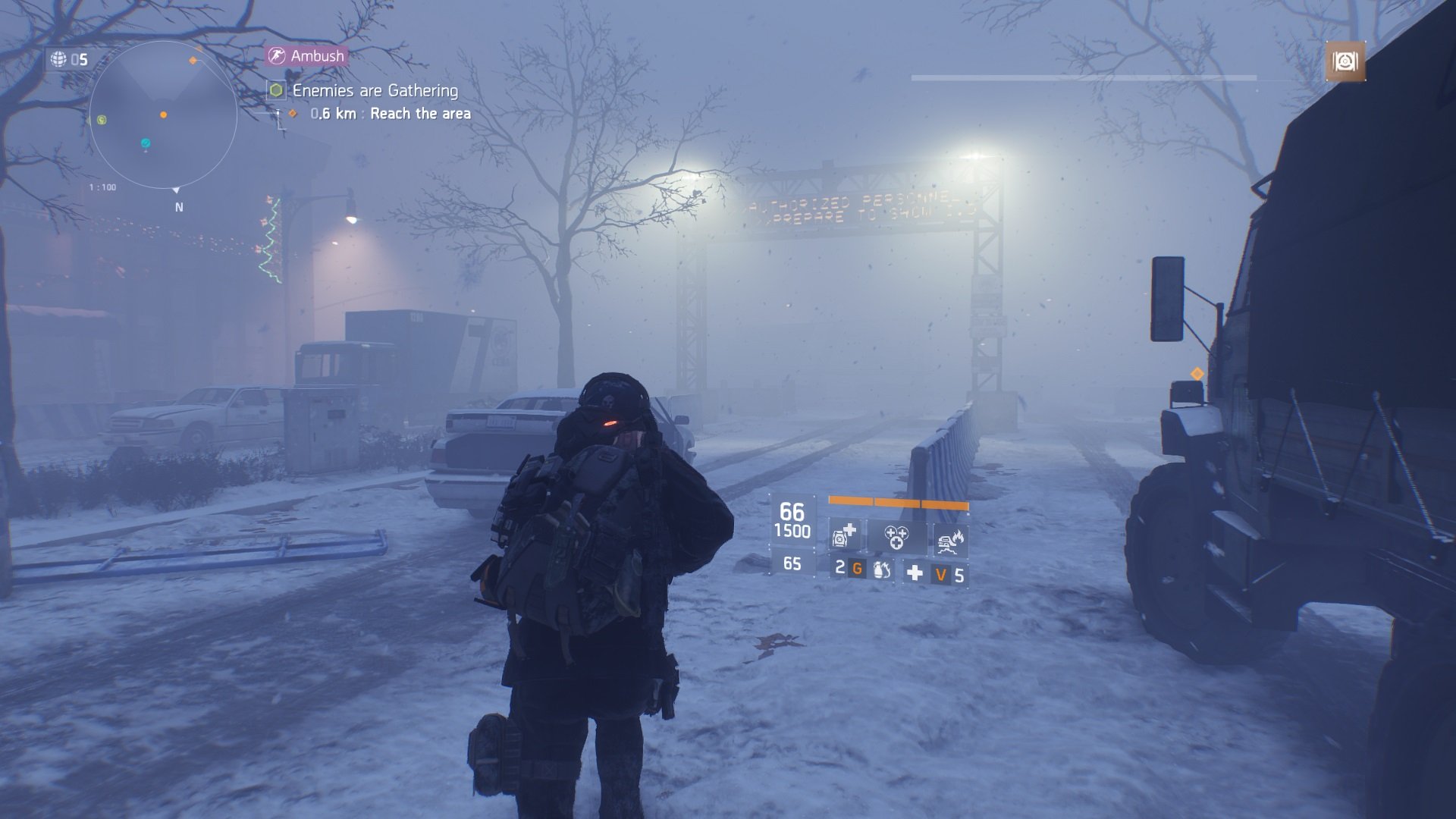
Task: Click the medkit cross icon beside V
Action: coord(914,573)
